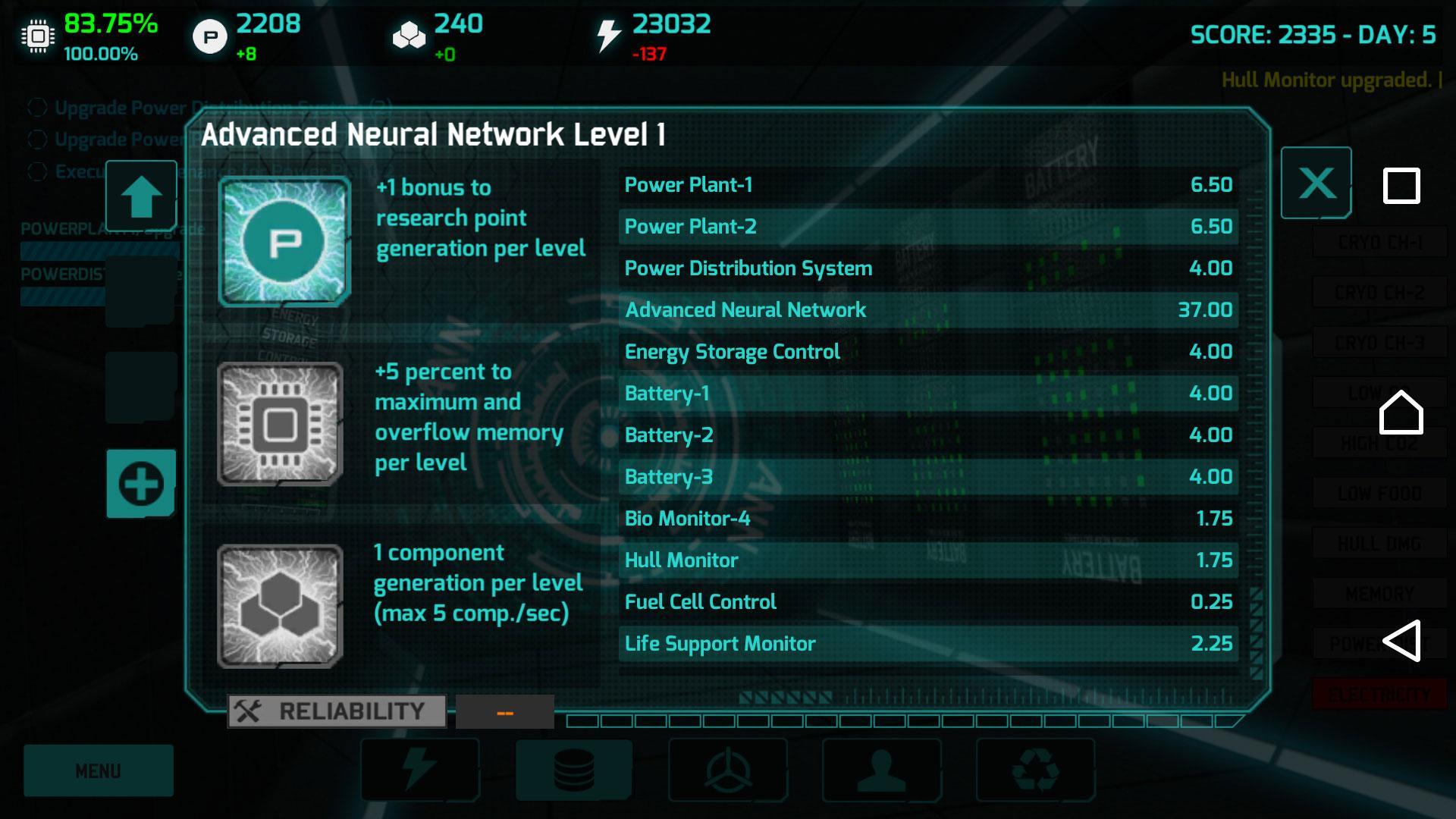Select the Energy Storage Control entry
Screen dimensions: 1456x819
pyautogui.click(x=928, y=352)
